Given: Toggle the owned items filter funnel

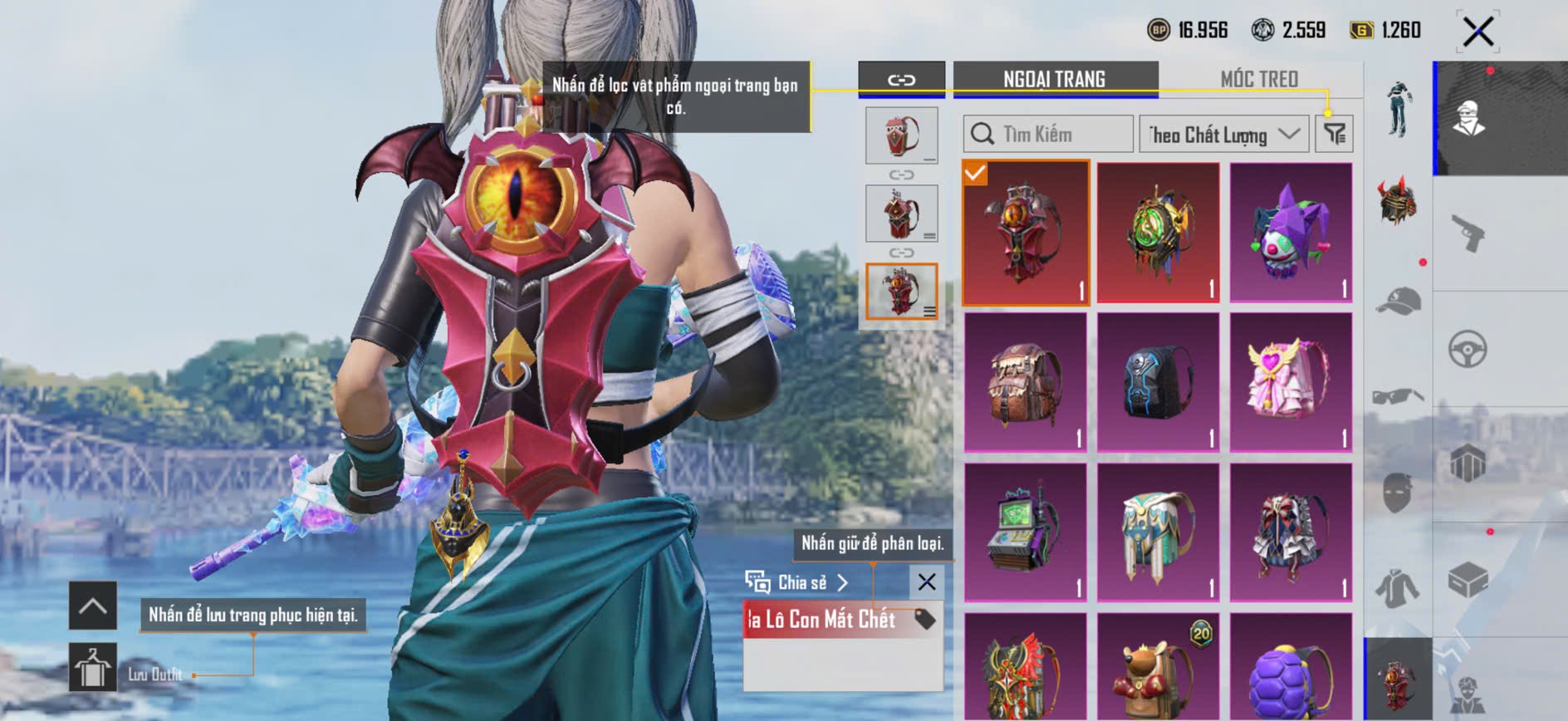Looking at the screenshot, I should click(x=1334, y=134).
